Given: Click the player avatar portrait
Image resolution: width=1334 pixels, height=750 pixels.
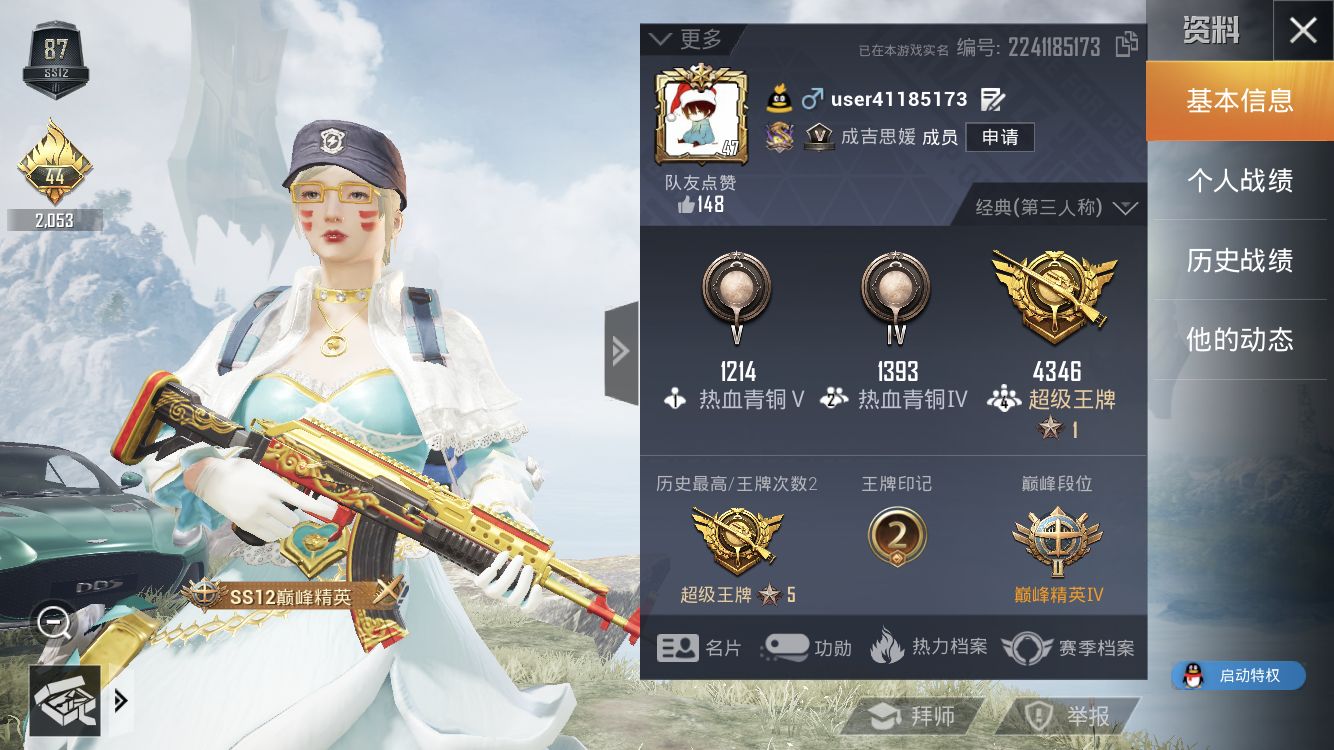Looking at the screenshot, I should (x=703, y=113).
